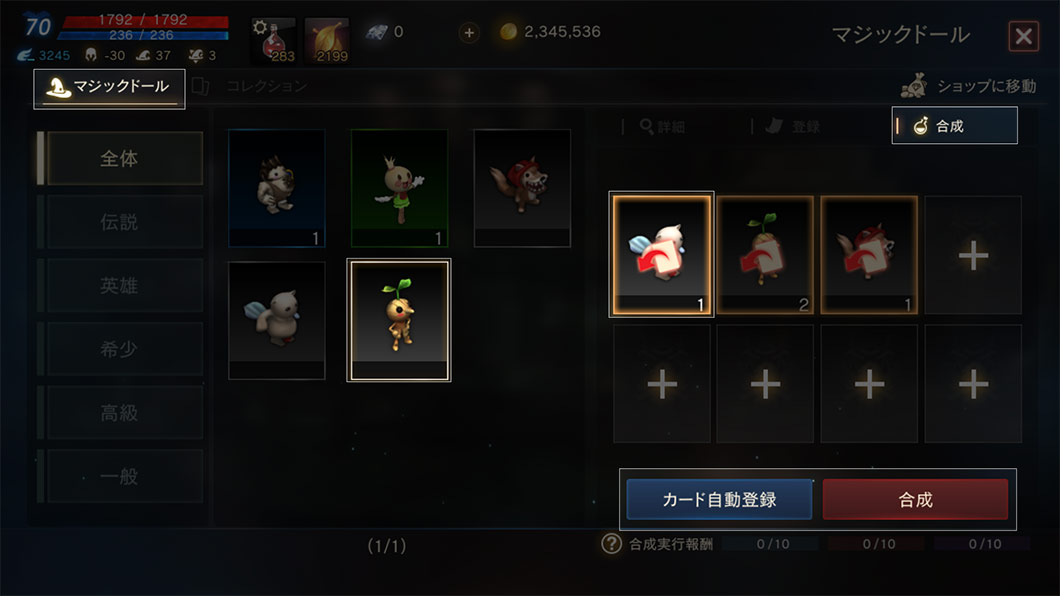Start synthesis with the red 合成 button
The height and width of the screenshot is (596, 1060).
[x=915, y=499]
